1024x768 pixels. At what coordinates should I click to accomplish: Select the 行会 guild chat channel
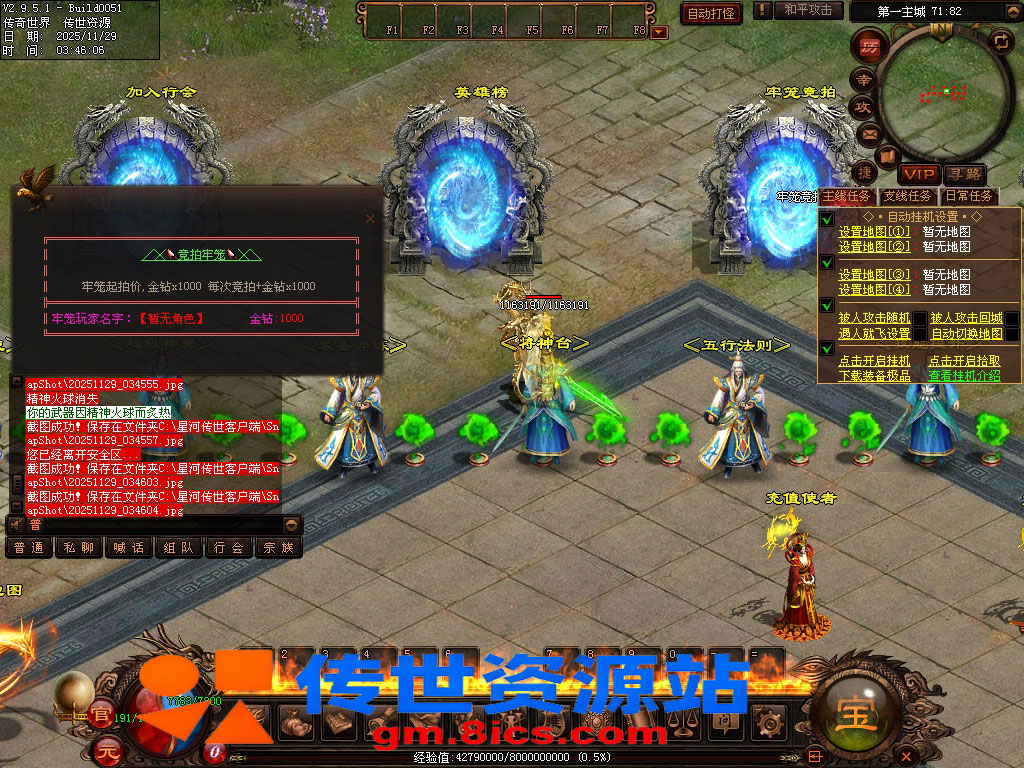(x=229, y=548)
